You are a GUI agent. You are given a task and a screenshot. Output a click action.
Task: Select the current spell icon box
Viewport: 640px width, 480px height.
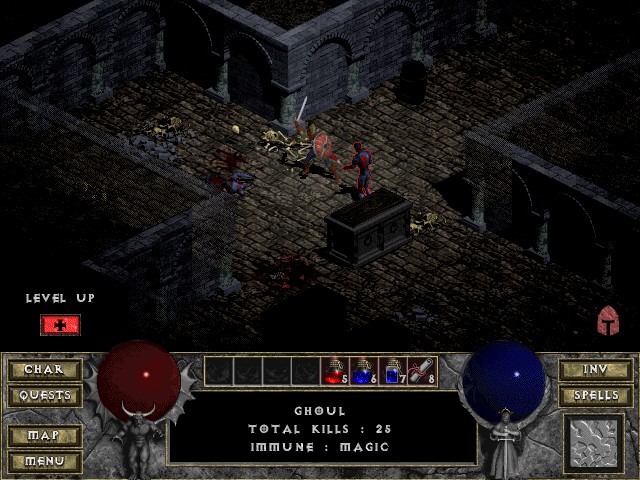coord(594,444)
